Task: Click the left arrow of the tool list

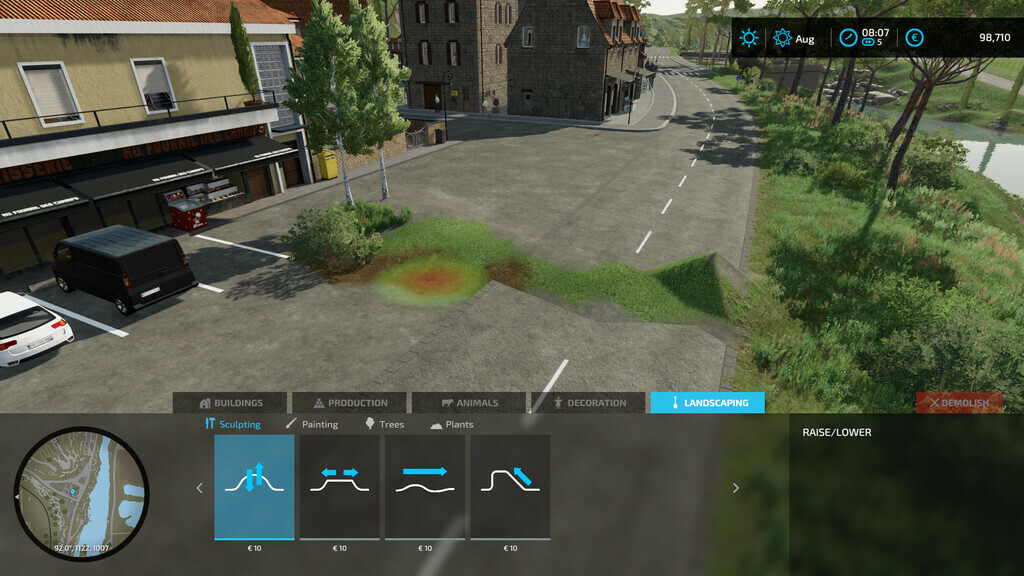Action: click(199, 488)
